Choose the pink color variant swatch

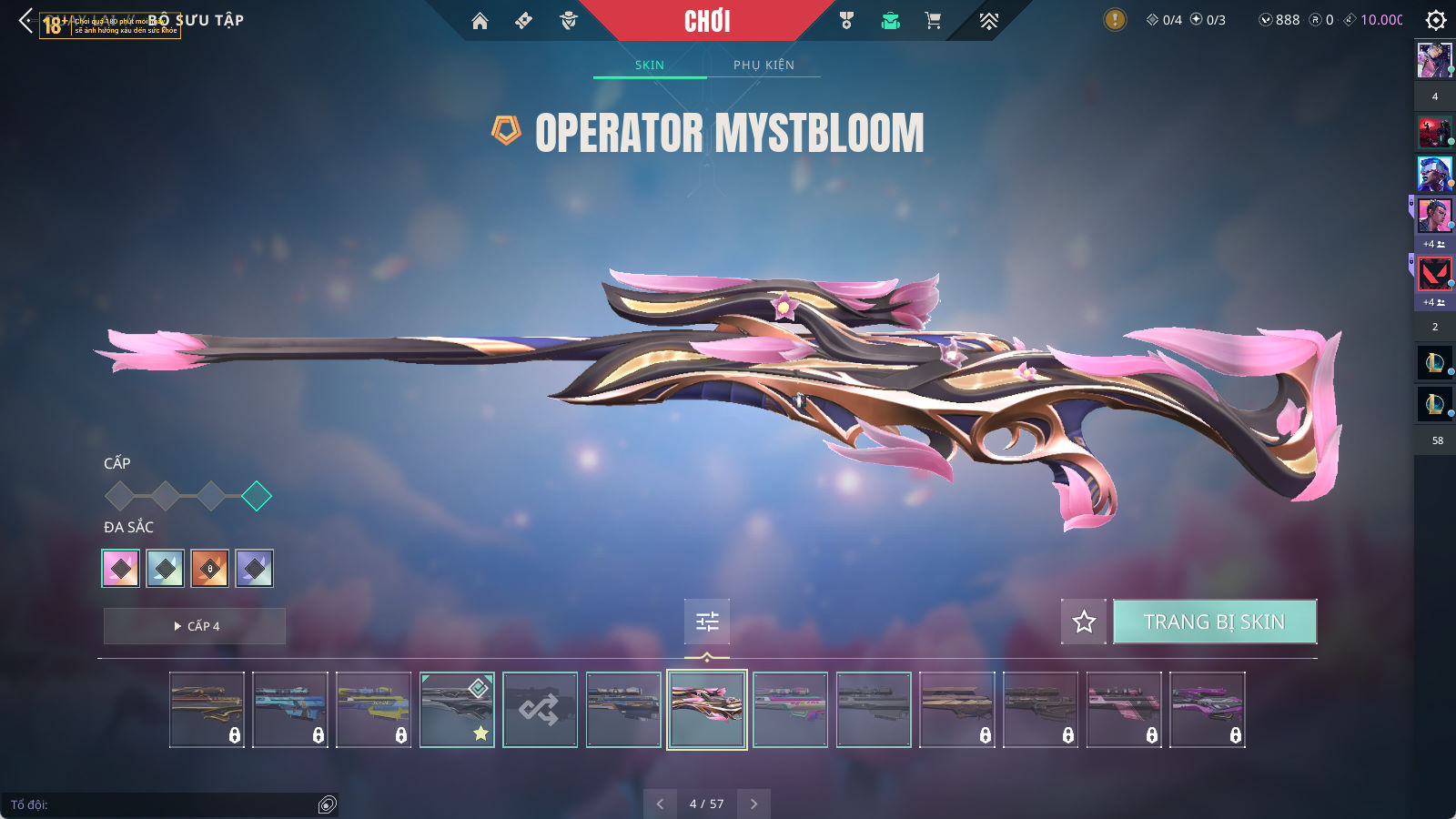121,569
